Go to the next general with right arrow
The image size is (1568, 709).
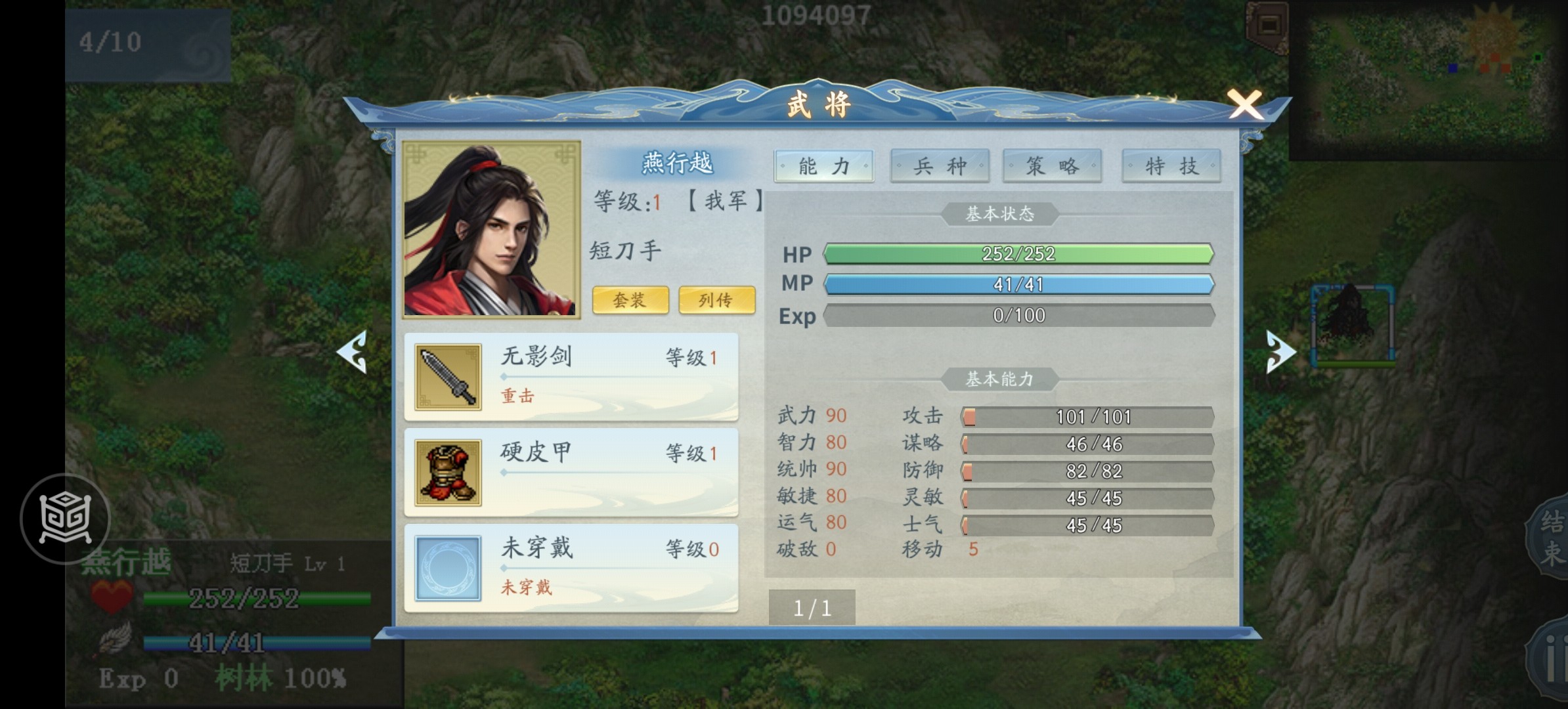[1280, 353]
